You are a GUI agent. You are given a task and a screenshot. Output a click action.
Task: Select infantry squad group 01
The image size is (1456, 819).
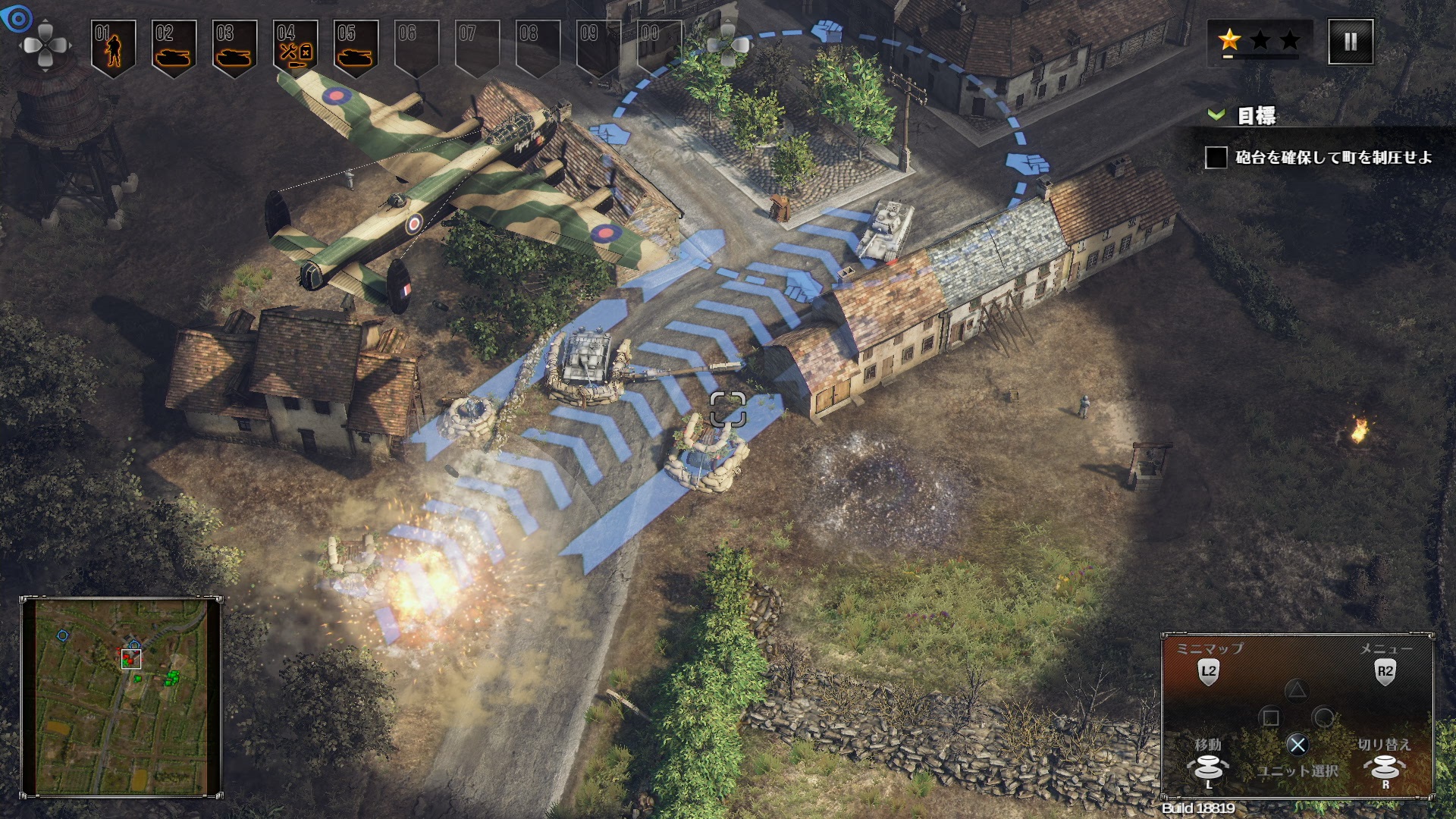[x=113, y=47]
